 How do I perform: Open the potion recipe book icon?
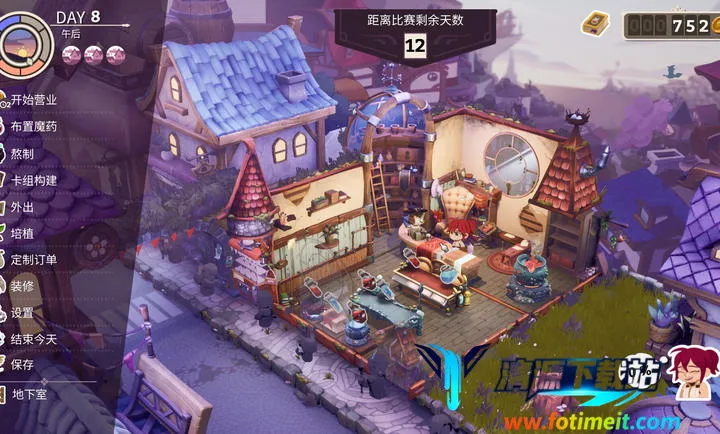point(598,23)
